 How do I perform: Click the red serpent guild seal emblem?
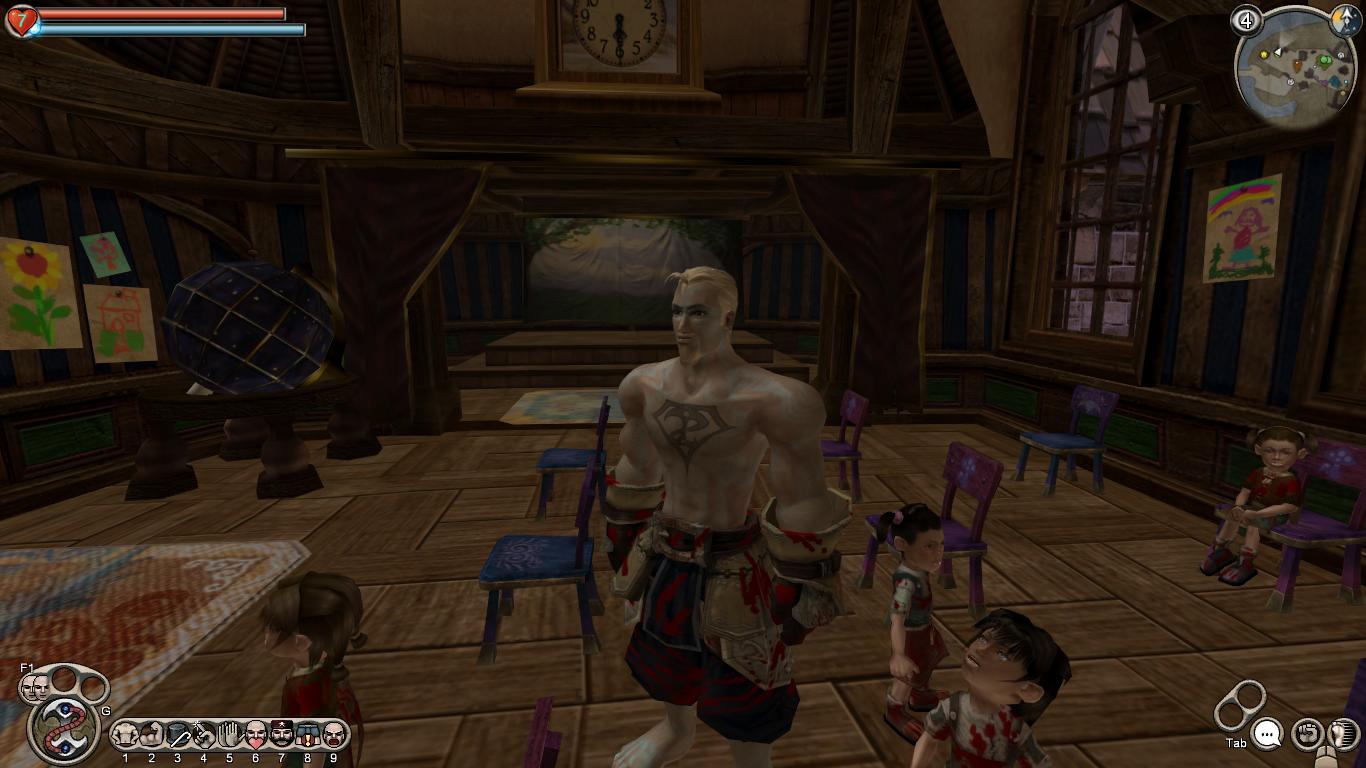62,727
